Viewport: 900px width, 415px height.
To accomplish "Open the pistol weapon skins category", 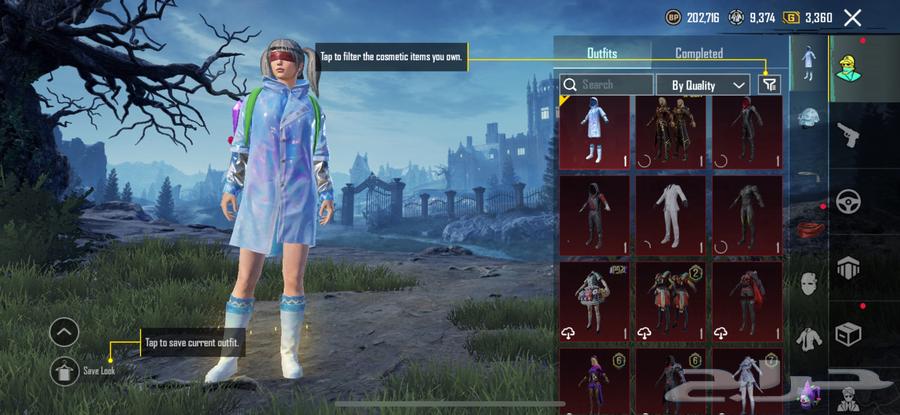I will 847,133.
